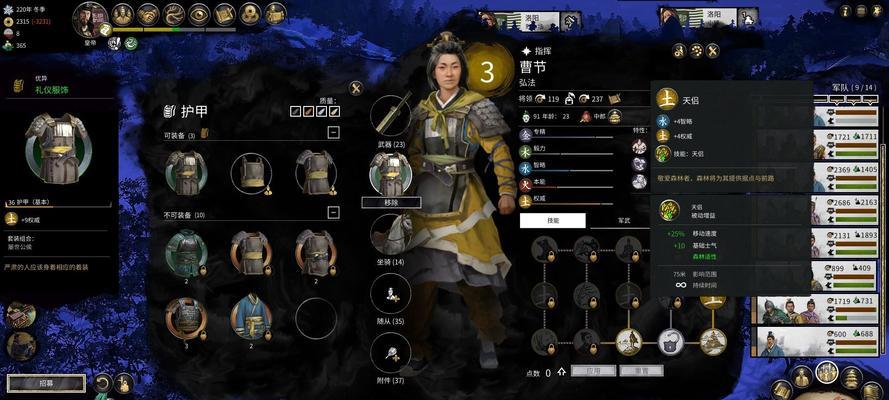This screenshot has width=889, height=400.
Task: Collapse the 可装备 equippable armor section
Action: pyautogui.click(x=333, y=132)
